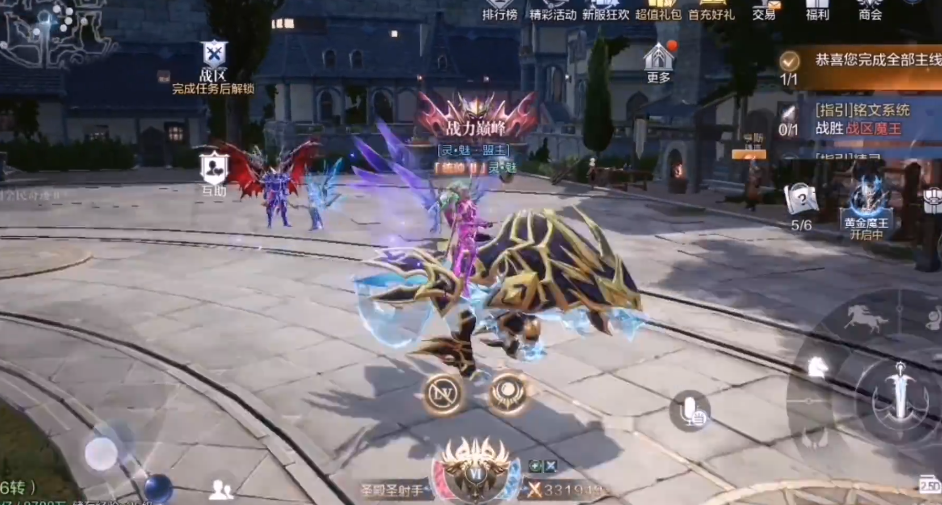Open the 首充好礼 first-recharge reward

[x=711, y=9]
